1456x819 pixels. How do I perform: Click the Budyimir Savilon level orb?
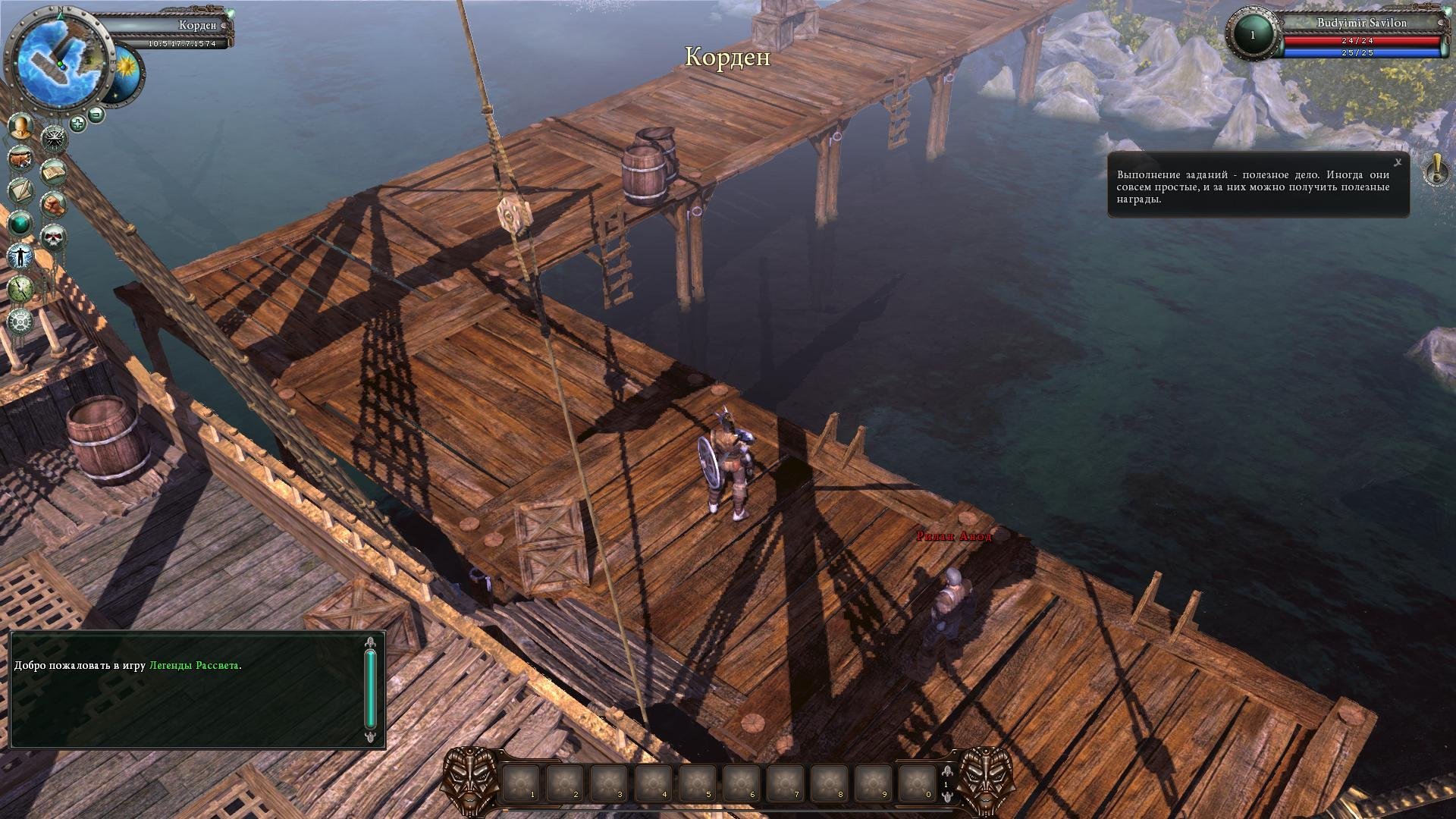pos(1253,35)
